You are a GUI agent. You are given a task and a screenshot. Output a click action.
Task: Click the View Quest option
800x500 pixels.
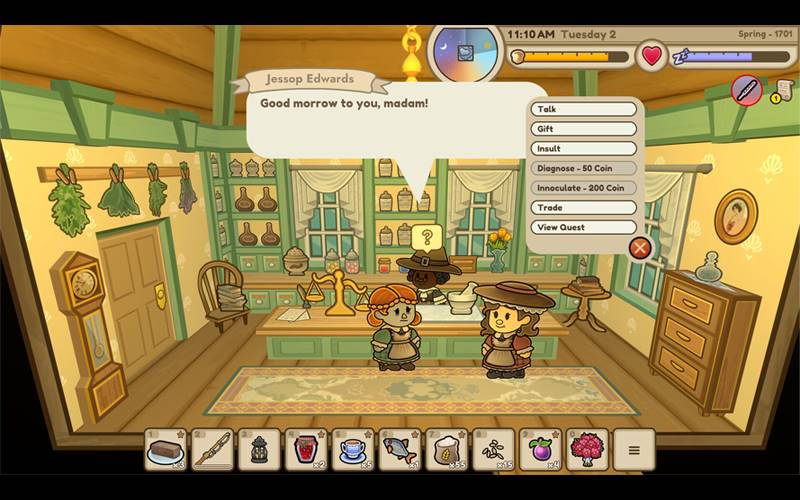click(x=584, y=227)
